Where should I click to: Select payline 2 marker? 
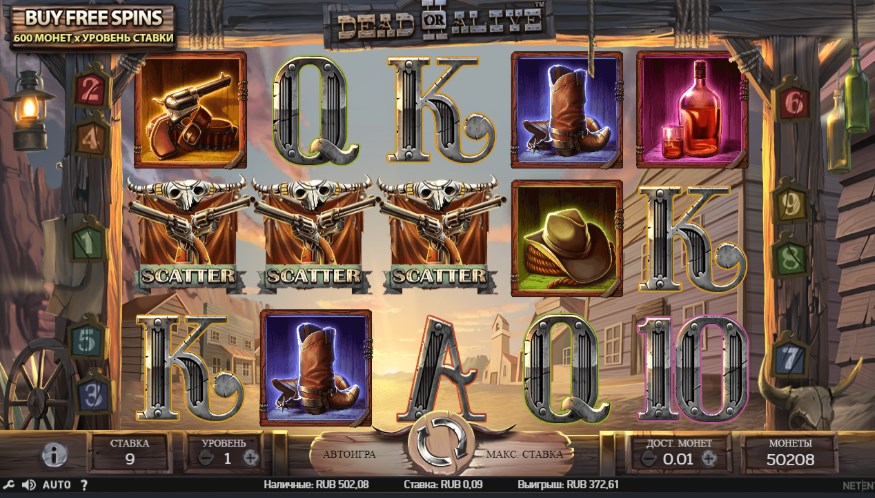(x=92, y=88)
